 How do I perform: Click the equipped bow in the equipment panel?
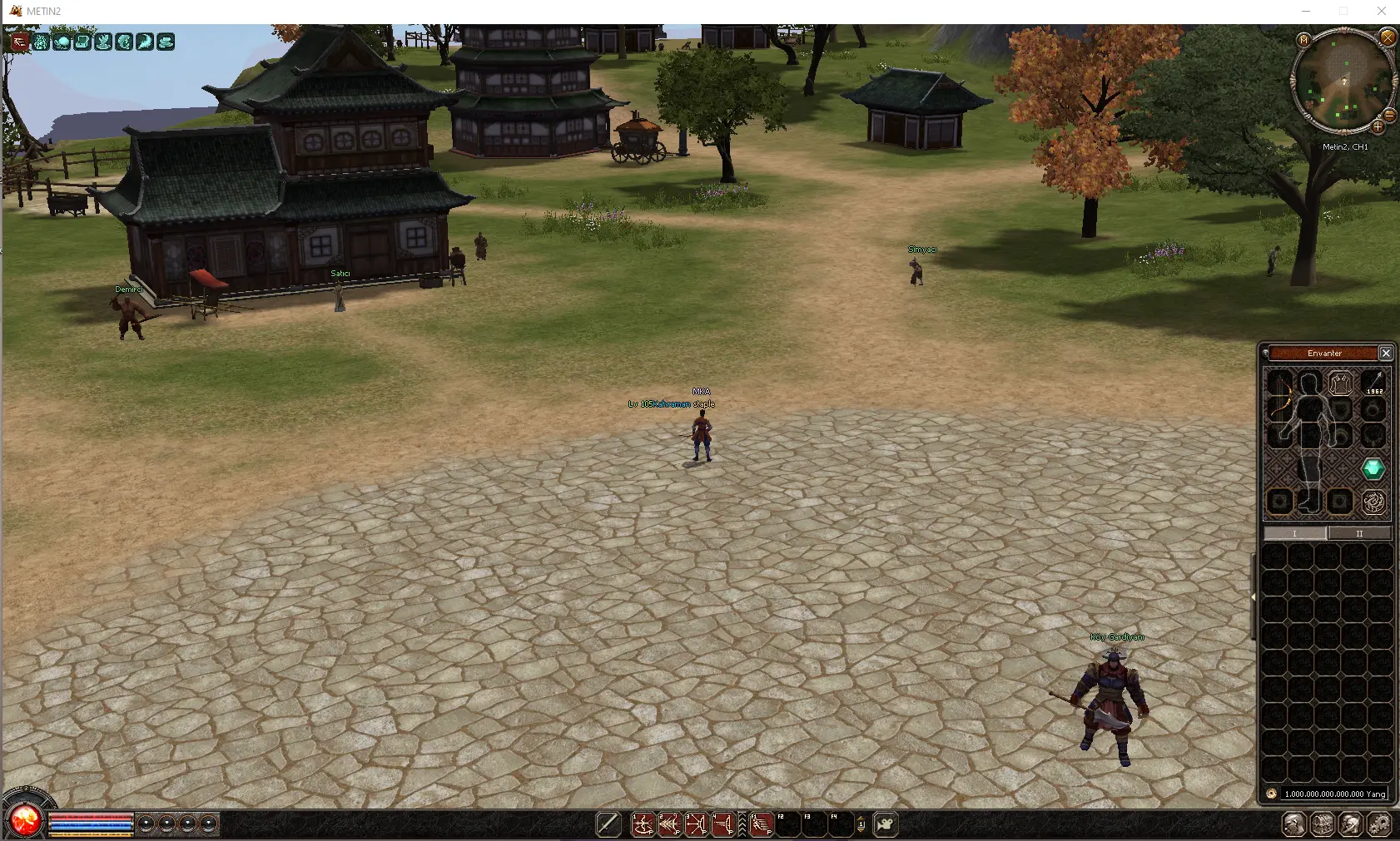(x=1280, y=395)
